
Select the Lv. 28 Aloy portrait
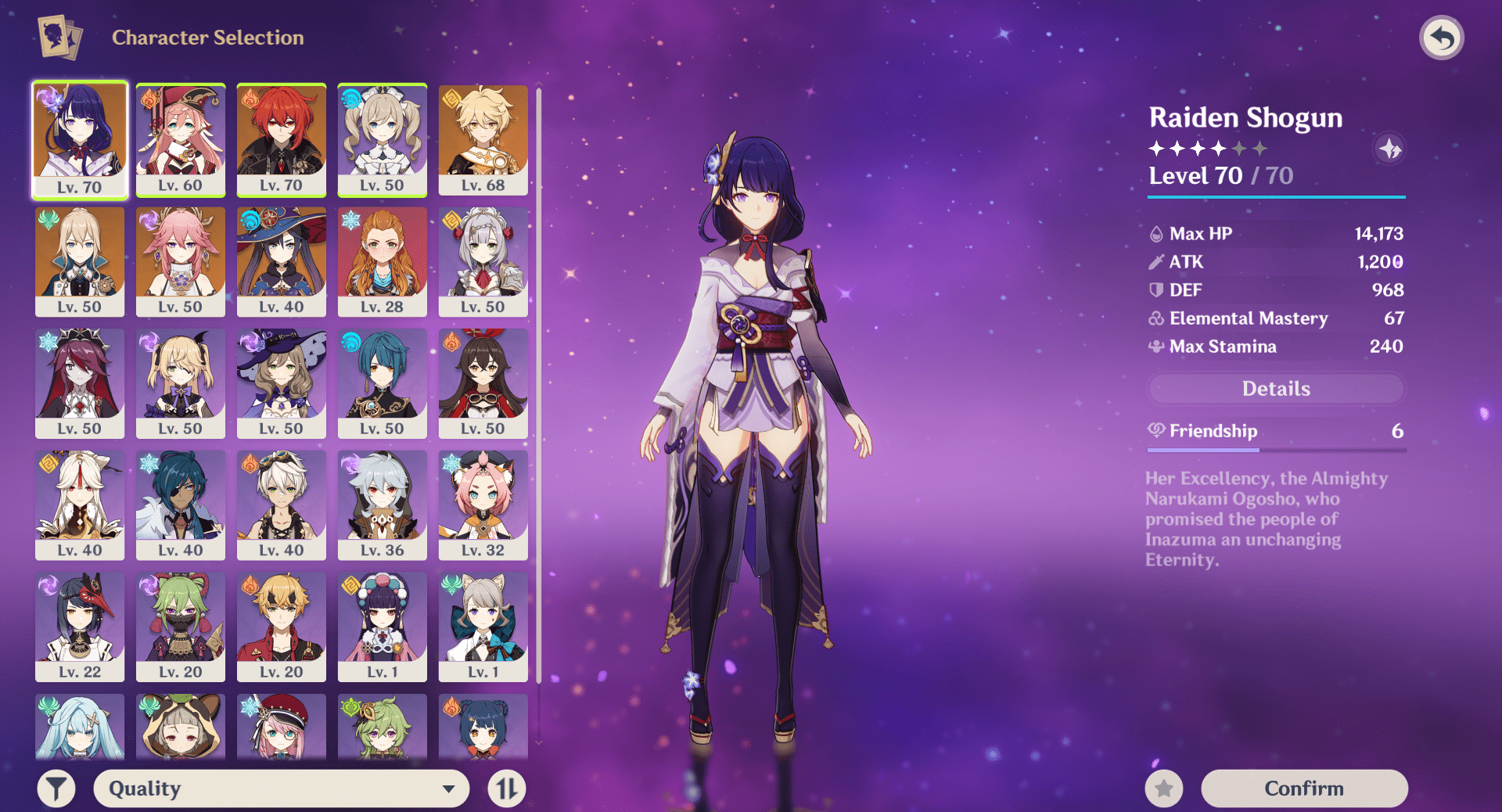(383, 261)
